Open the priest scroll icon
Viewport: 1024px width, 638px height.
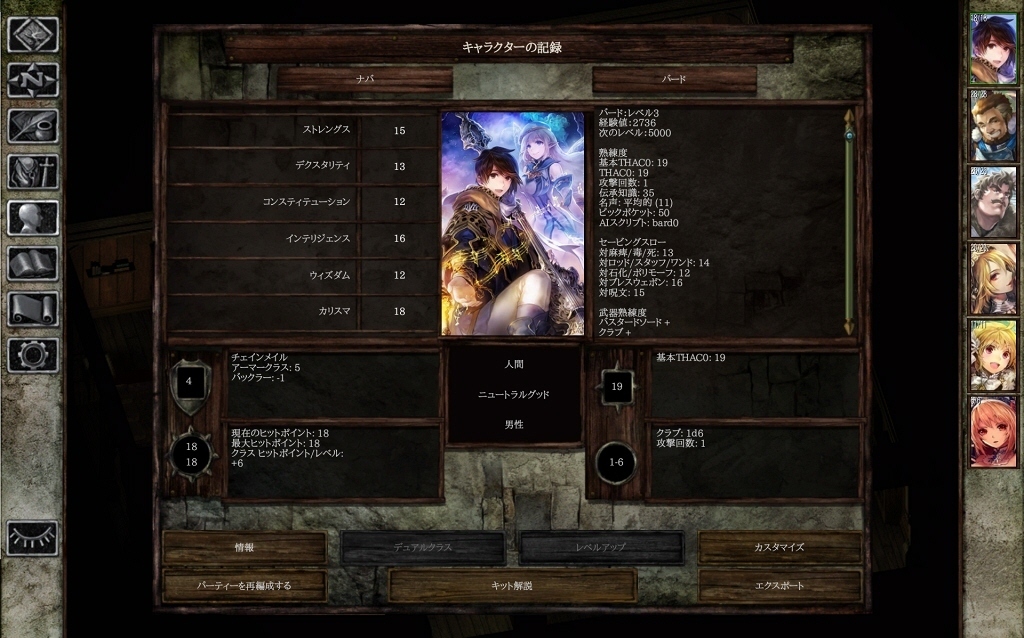pyautogui.click(x=33, y=309)
